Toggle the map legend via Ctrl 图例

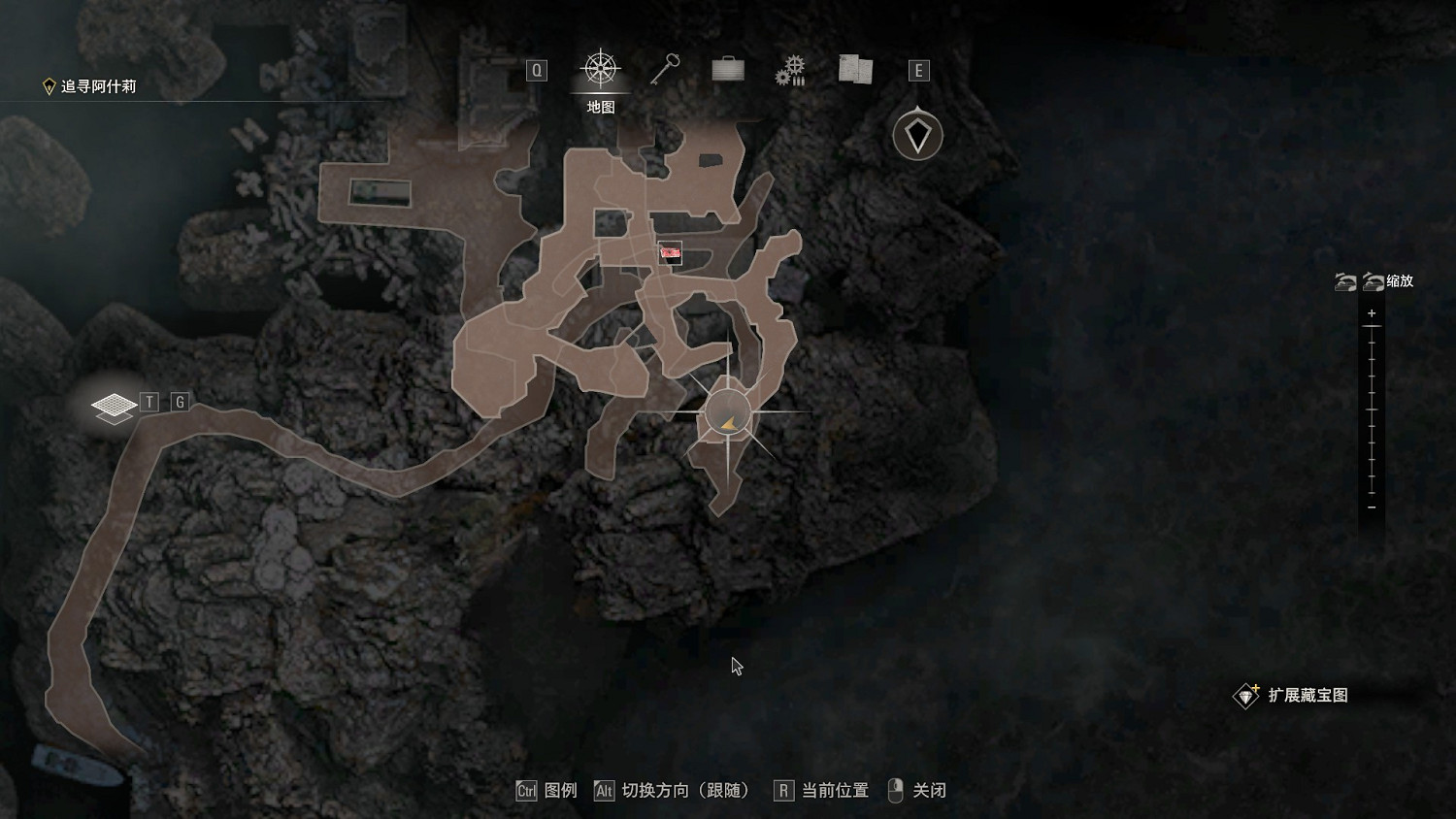pos(527,791)
